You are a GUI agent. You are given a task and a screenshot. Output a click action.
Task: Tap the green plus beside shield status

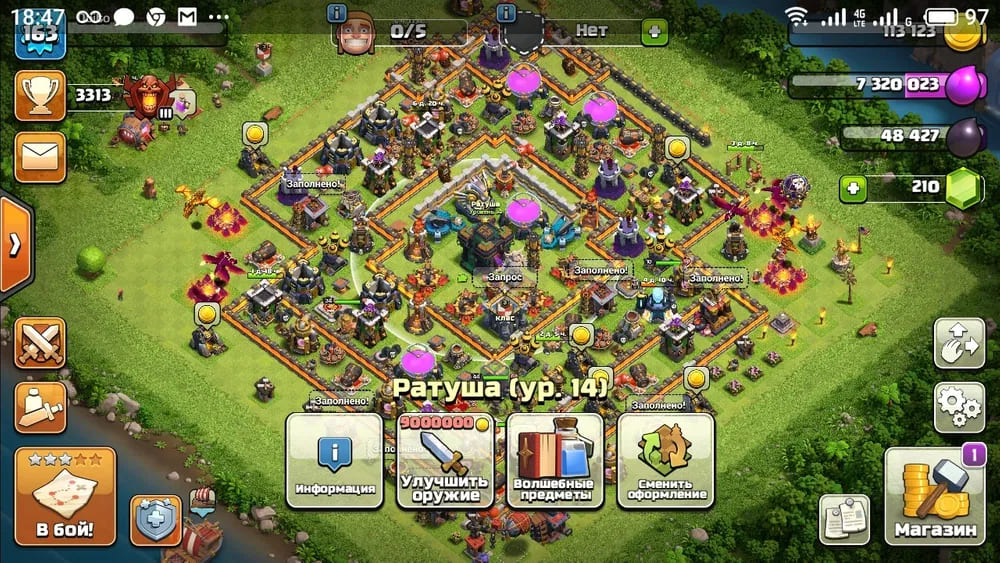click(x=655, y=31)
